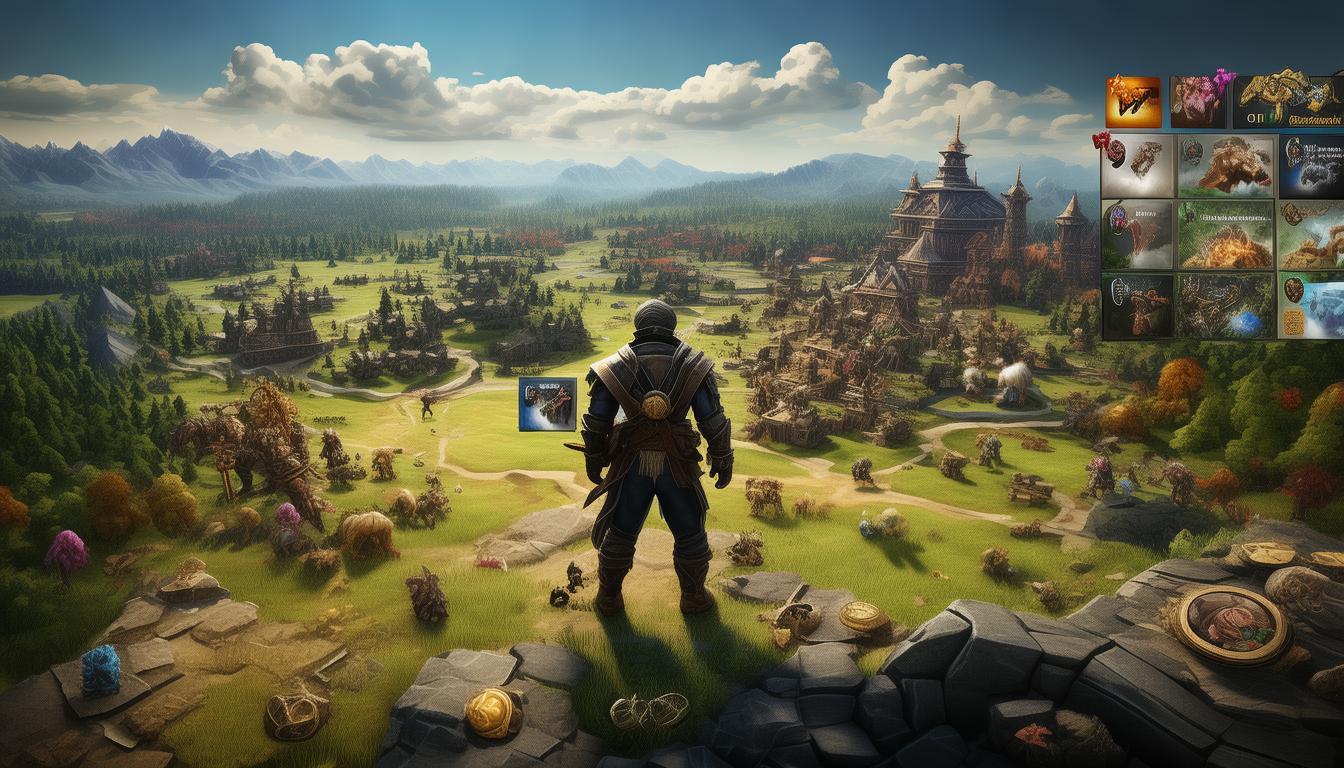The width and height of the screenshot is (1344, 768).
Task: Select the green tile with golden glowing beast
Action: point(1225,235)
